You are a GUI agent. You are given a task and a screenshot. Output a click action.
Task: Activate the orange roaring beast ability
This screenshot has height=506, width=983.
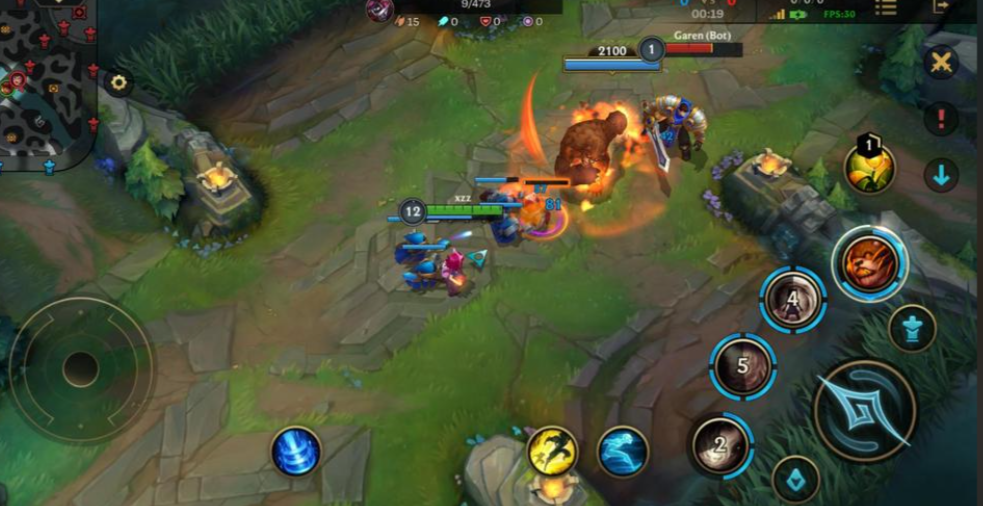pyautogui.click(x=869, y=262)
